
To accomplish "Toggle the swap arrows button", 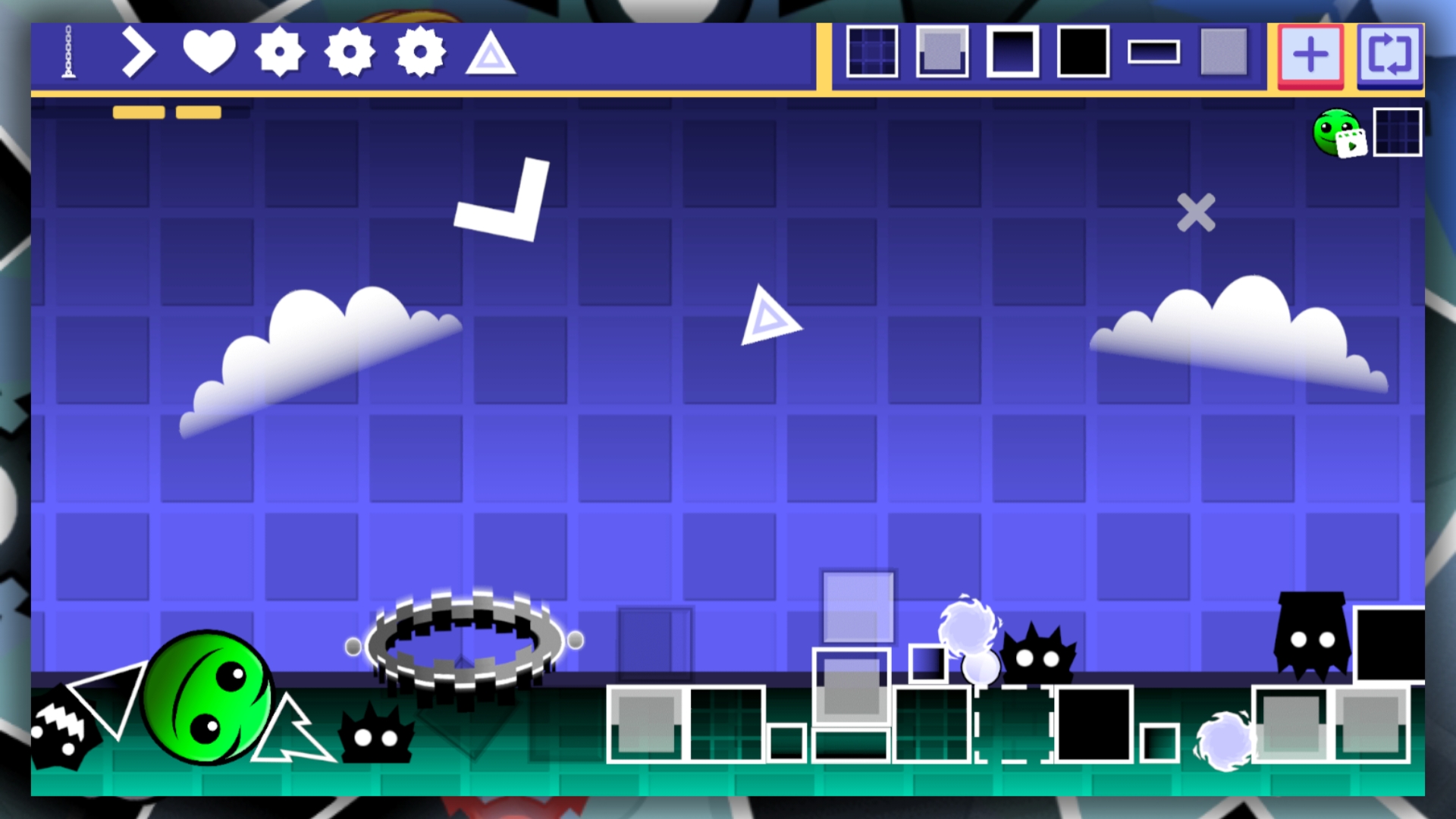I will click(x=1390, y=53).
